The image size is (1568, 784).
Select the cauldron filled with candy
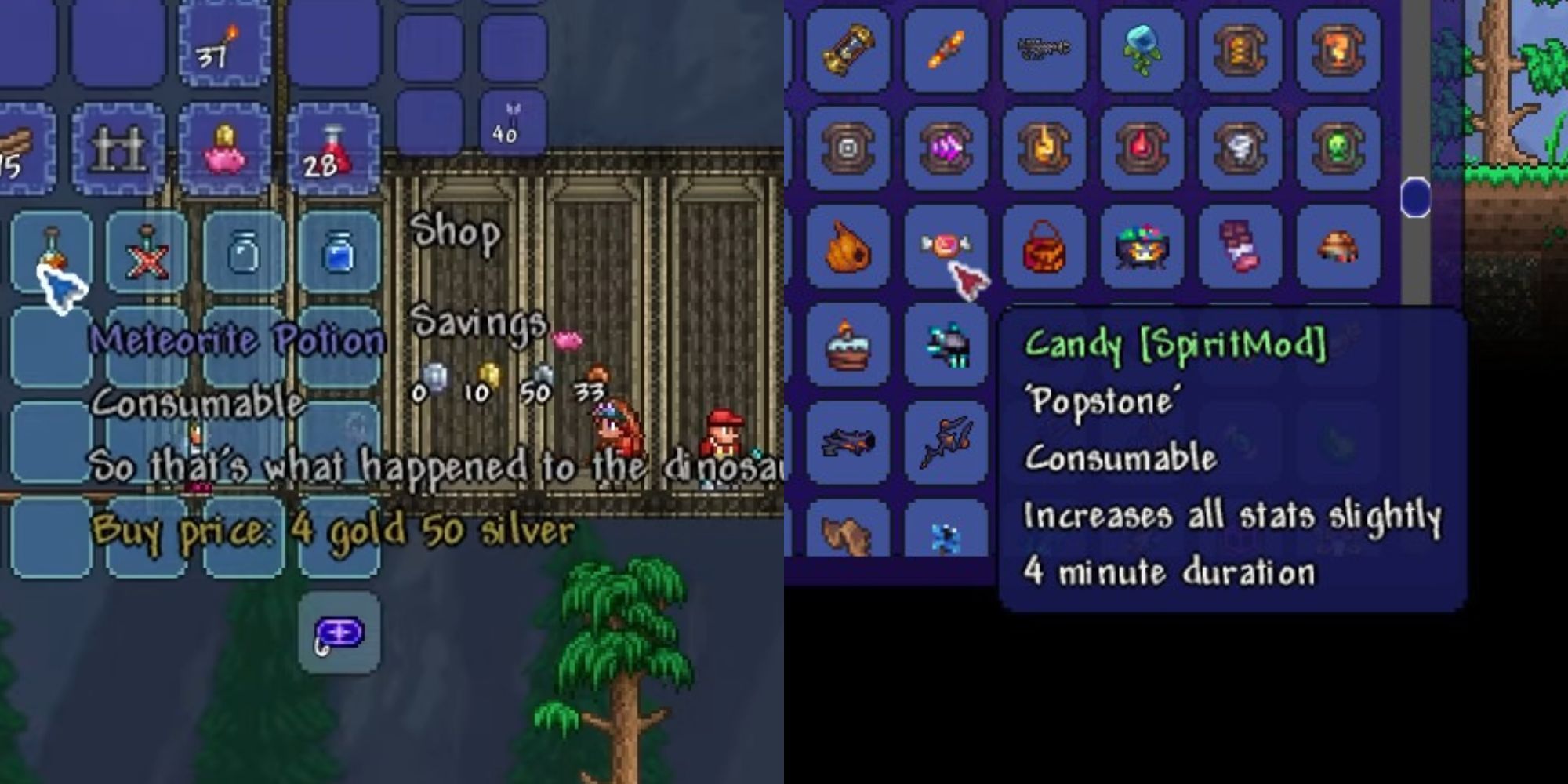1141,247
